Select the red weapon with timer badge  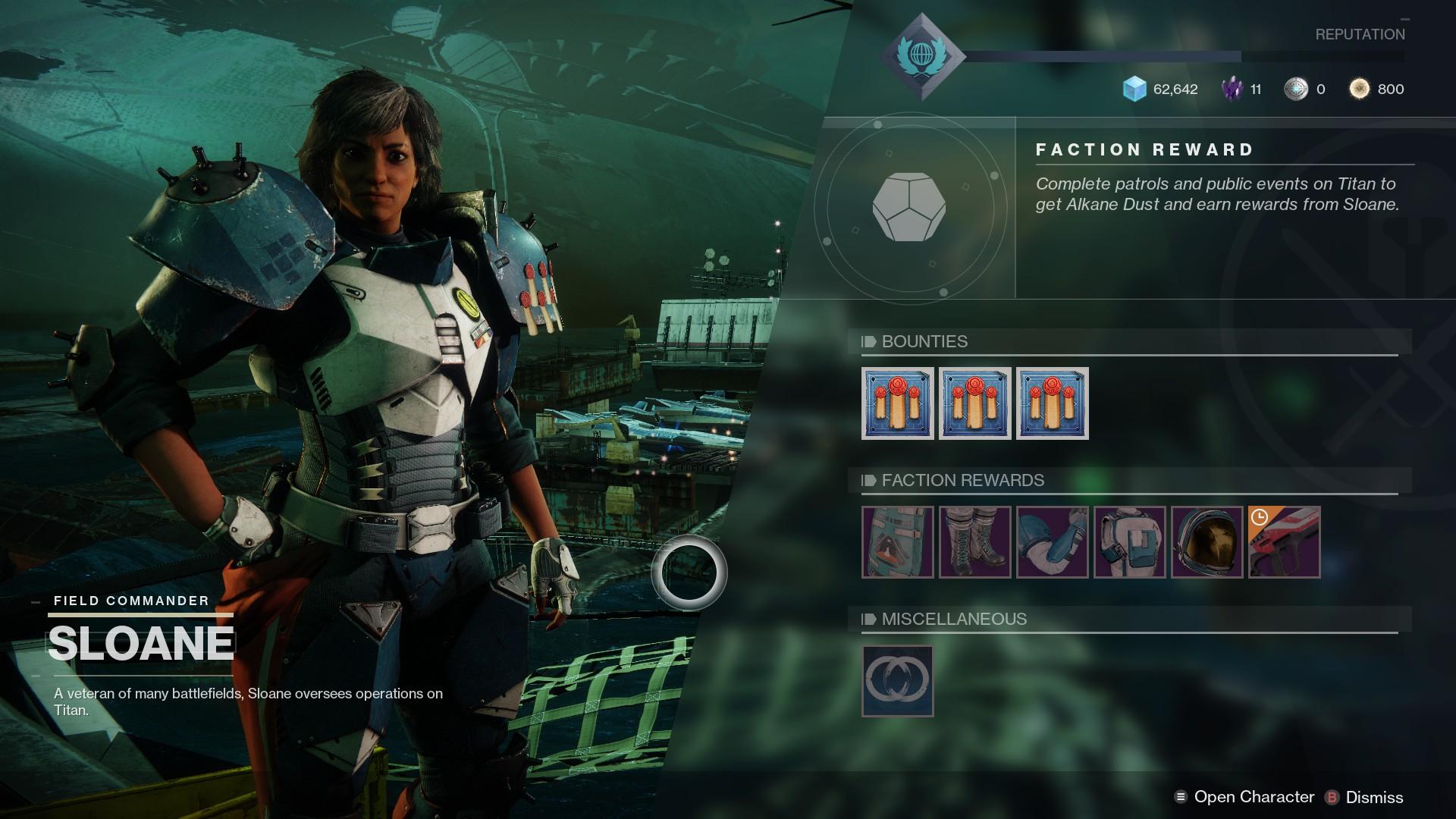pos(1285,542)
